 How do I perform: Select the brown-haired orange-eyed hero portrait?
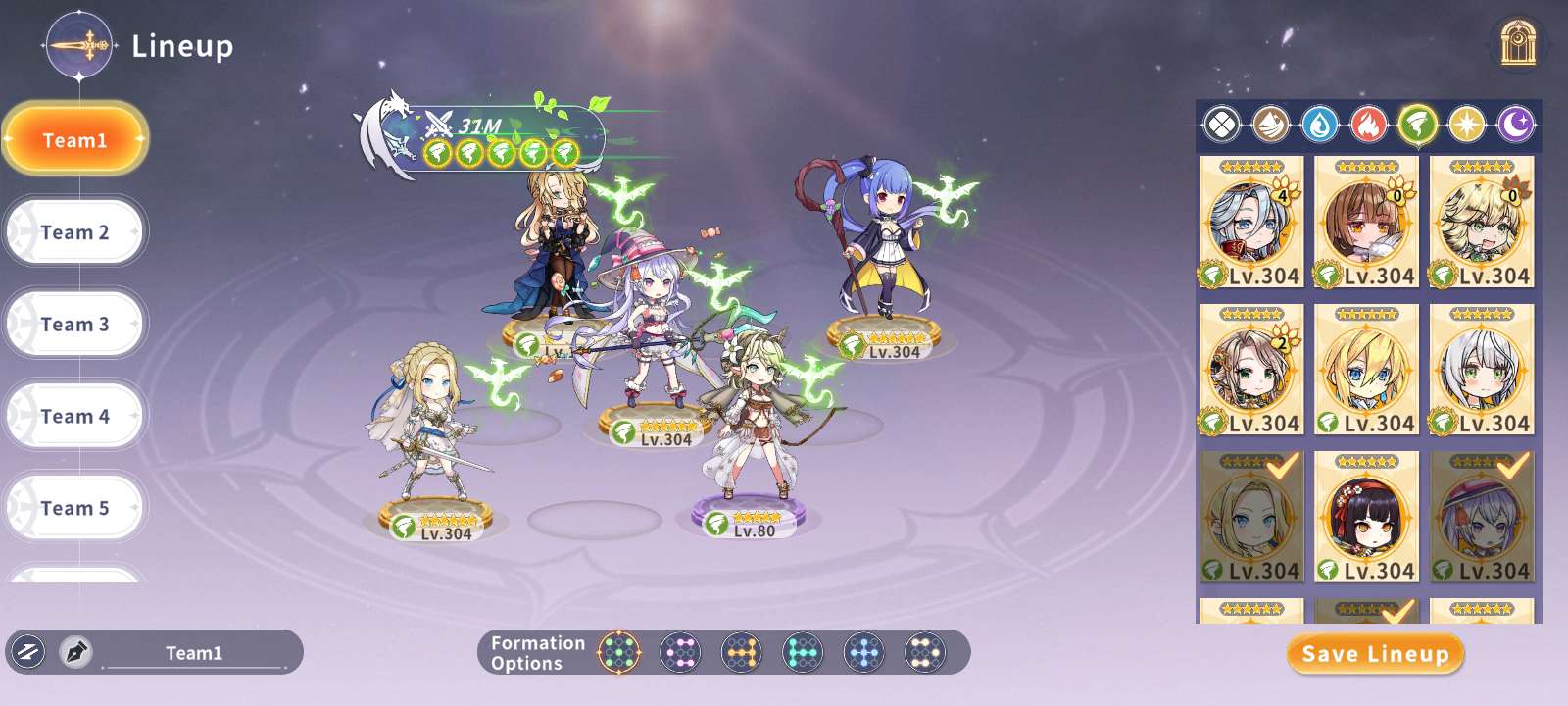tap(1366, 223)
